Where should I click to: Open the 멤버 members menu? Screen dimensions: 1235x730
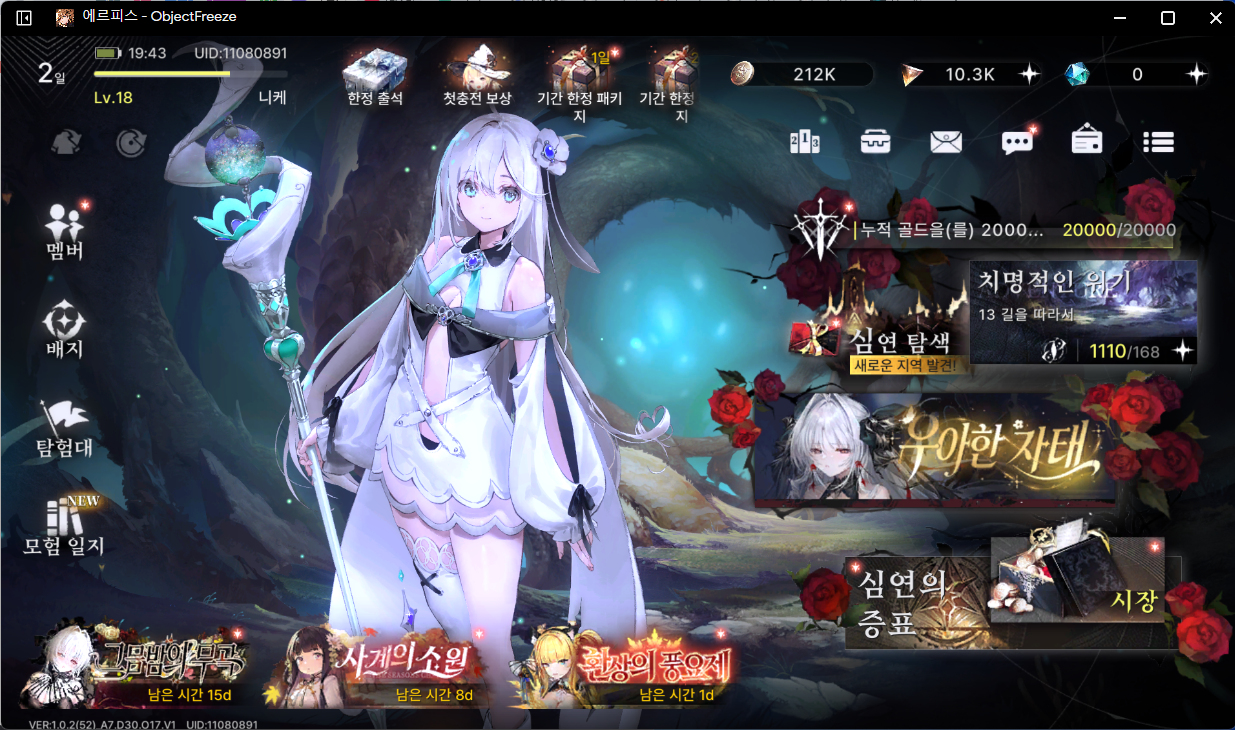64,228
